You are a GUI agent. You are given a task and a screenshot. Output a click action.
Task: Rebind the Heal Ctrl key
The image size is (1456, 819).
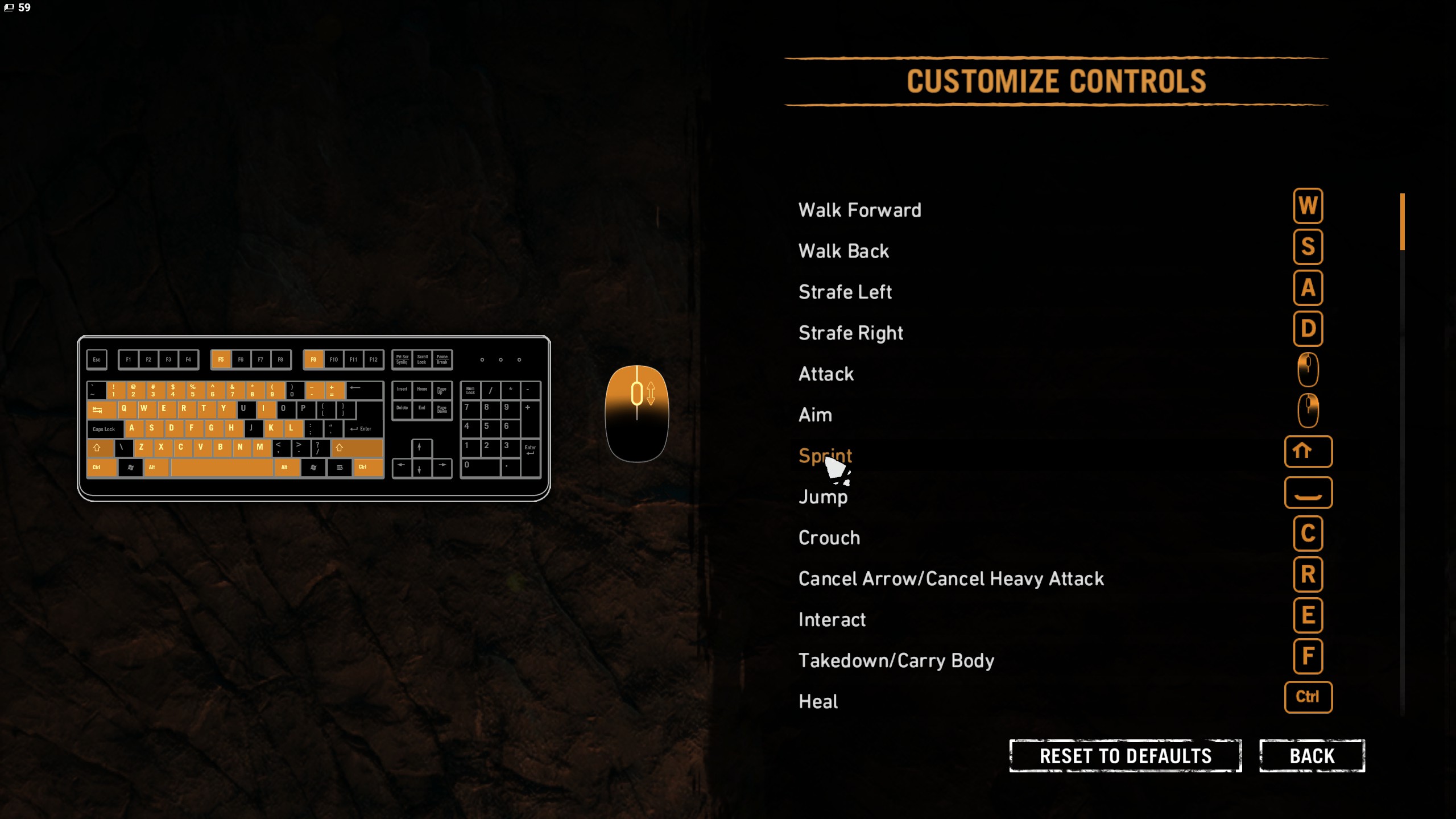pyautogui.click(x=1308, y=697)
